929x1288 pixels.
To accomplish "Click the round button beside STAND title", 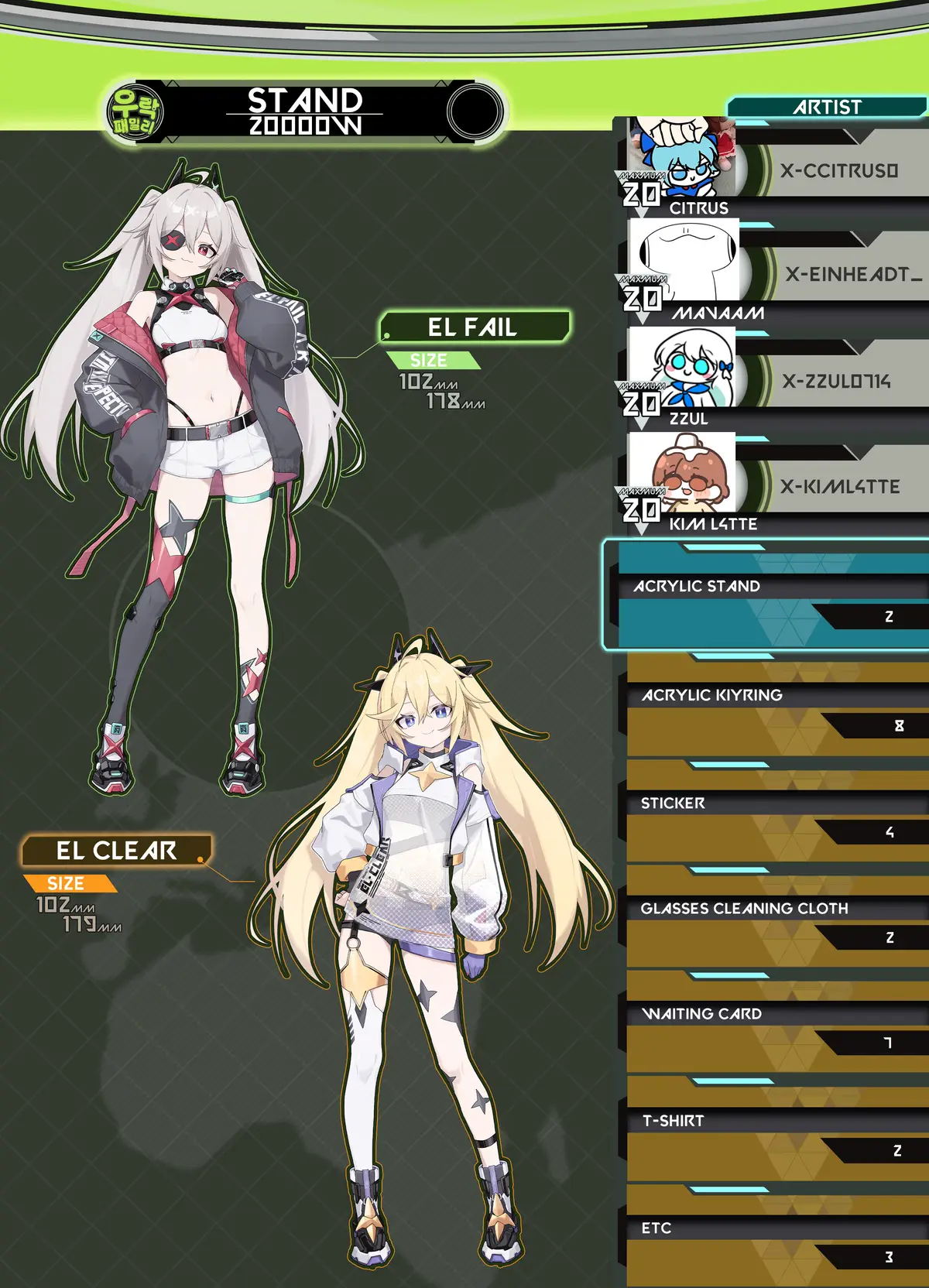I will (x=474, y=111).
